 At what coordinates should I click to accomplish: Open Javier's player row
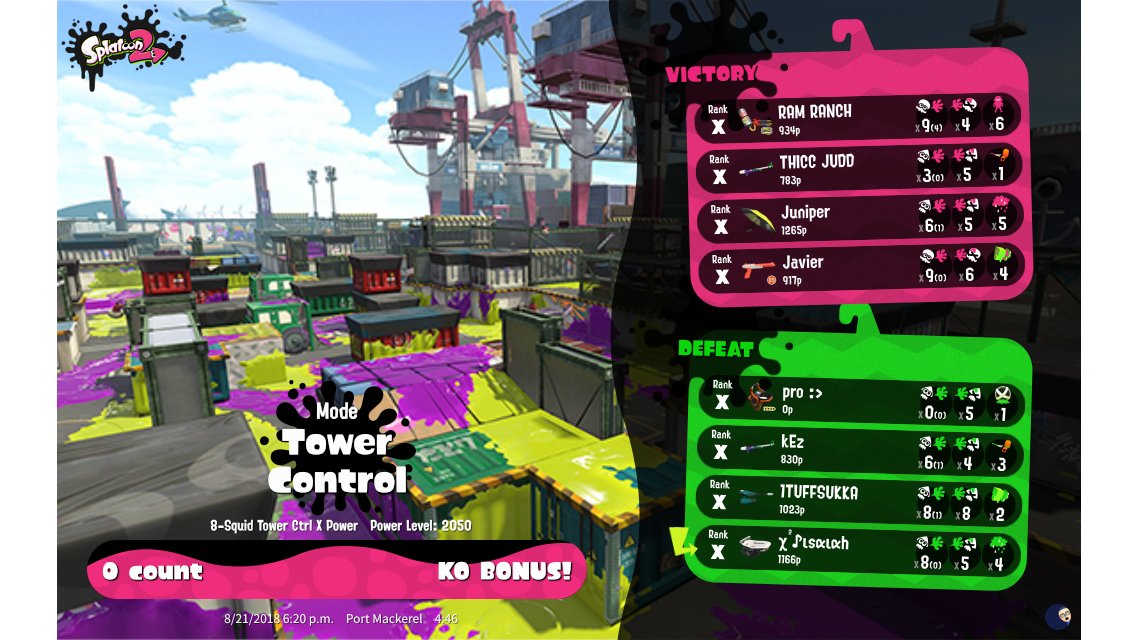pyautogui.click(x=858, y=268)
